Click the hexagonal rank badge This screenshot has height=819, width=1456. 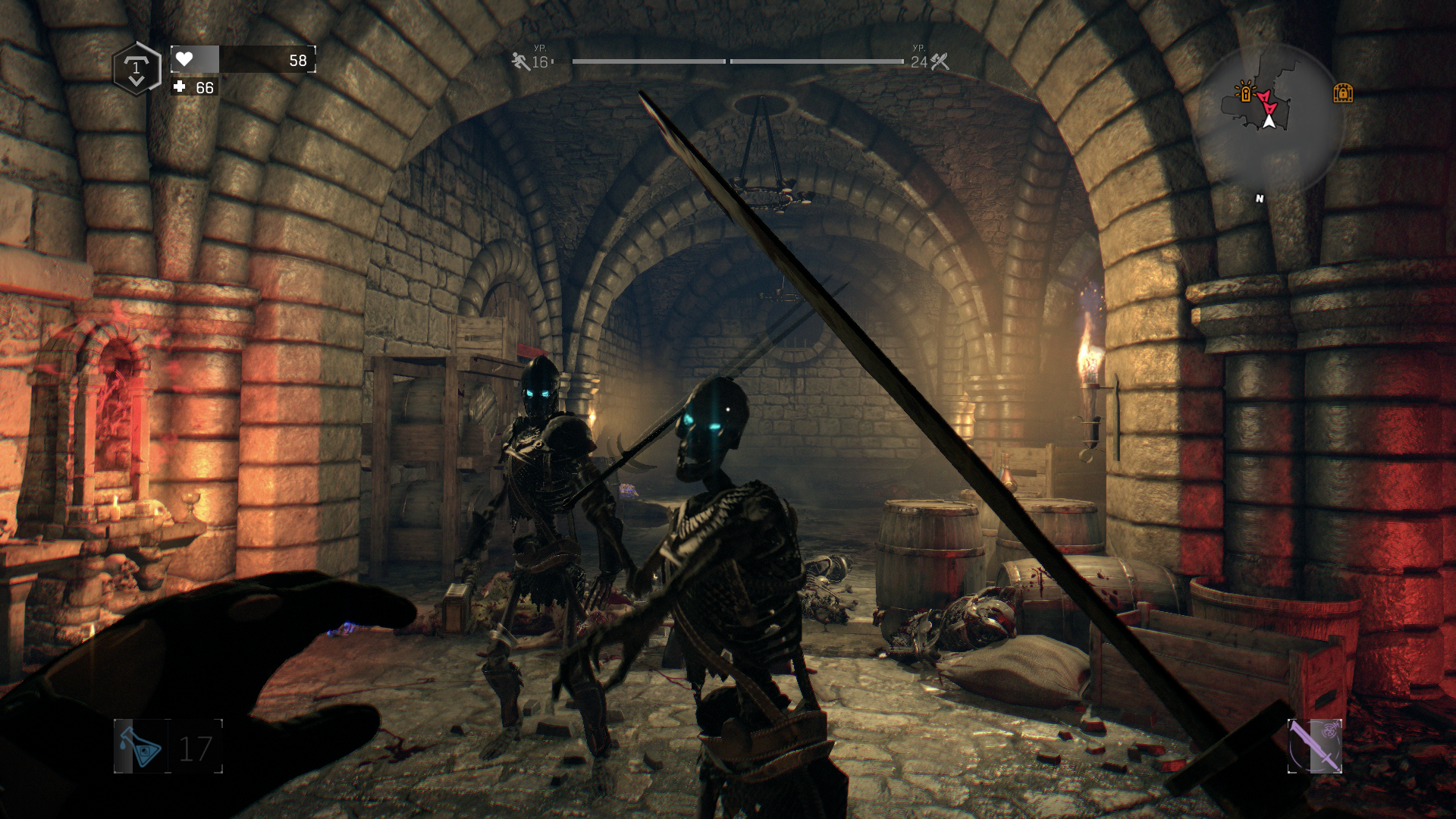pos(136,69)
